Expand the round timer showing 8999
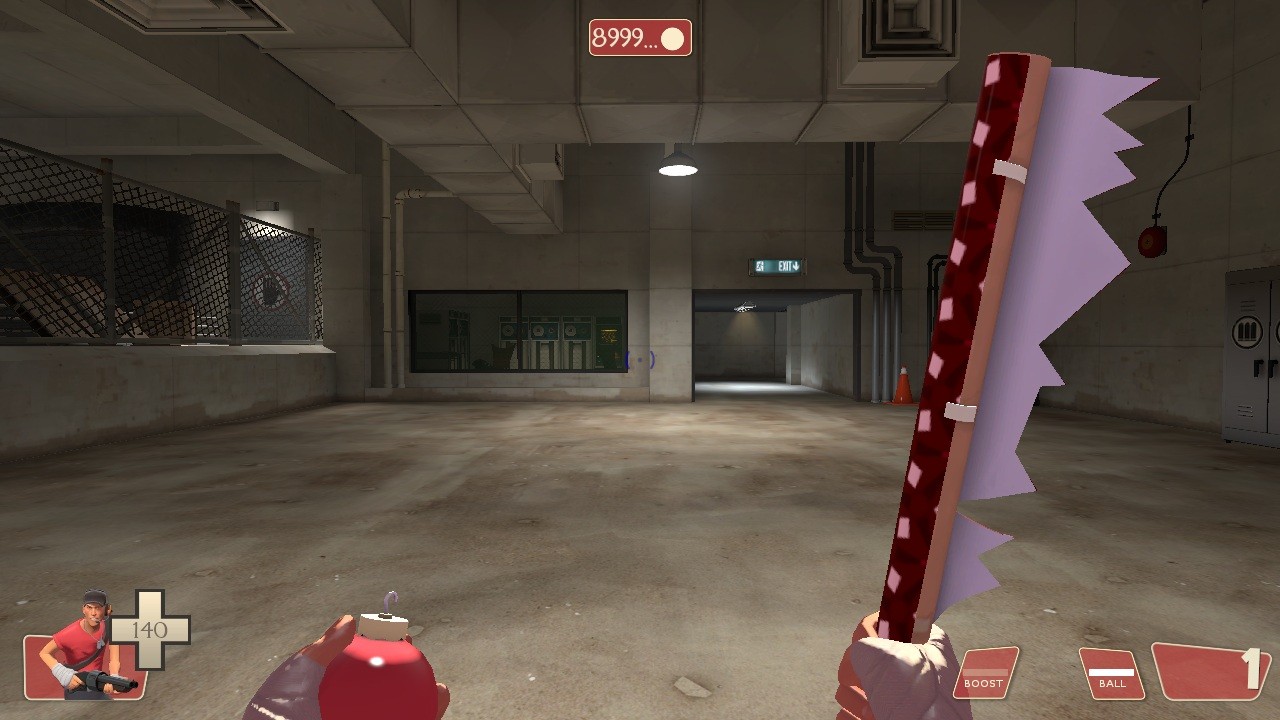Viewport: 1280px width, 720px height. click(638, 38)
